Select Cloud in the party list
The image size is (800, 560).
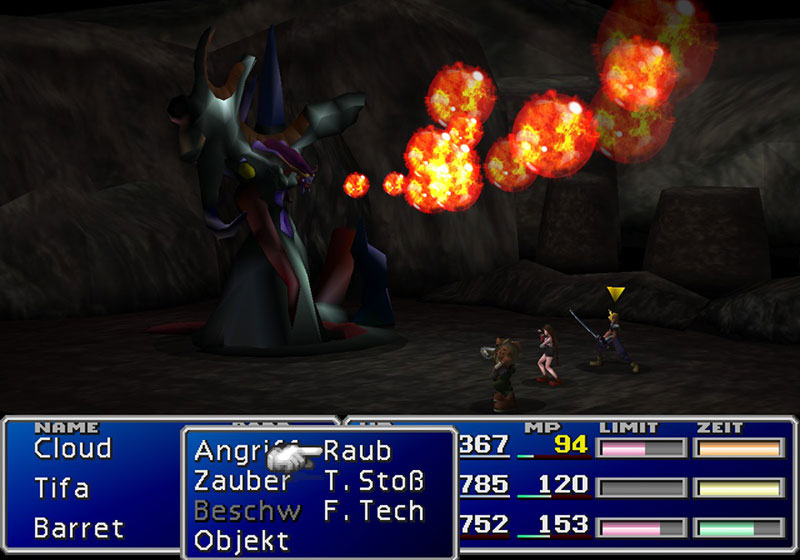(x=72, y=448)
